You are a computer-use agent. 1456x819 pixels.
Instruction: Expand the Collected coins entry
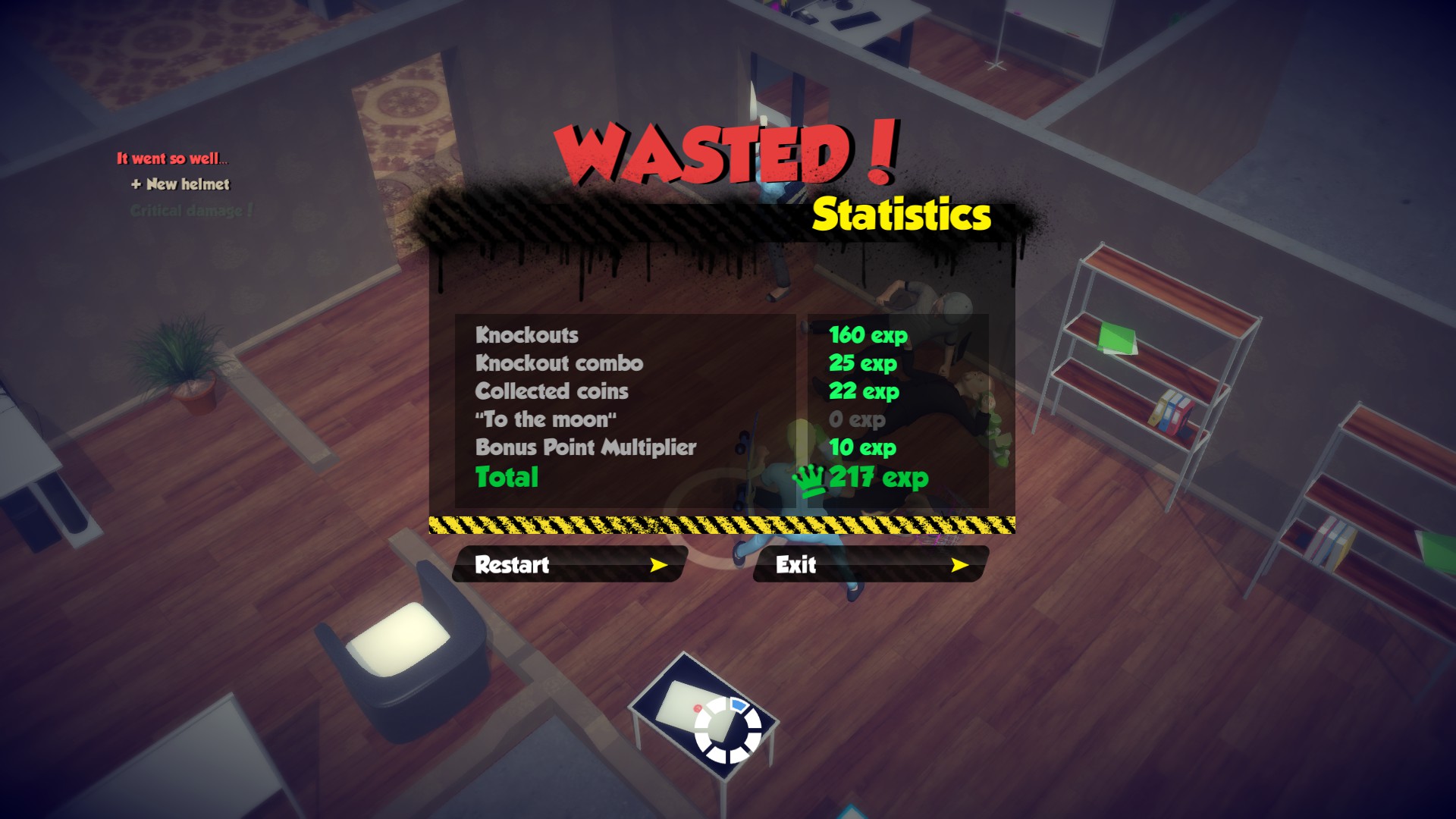tap(551, 391)
